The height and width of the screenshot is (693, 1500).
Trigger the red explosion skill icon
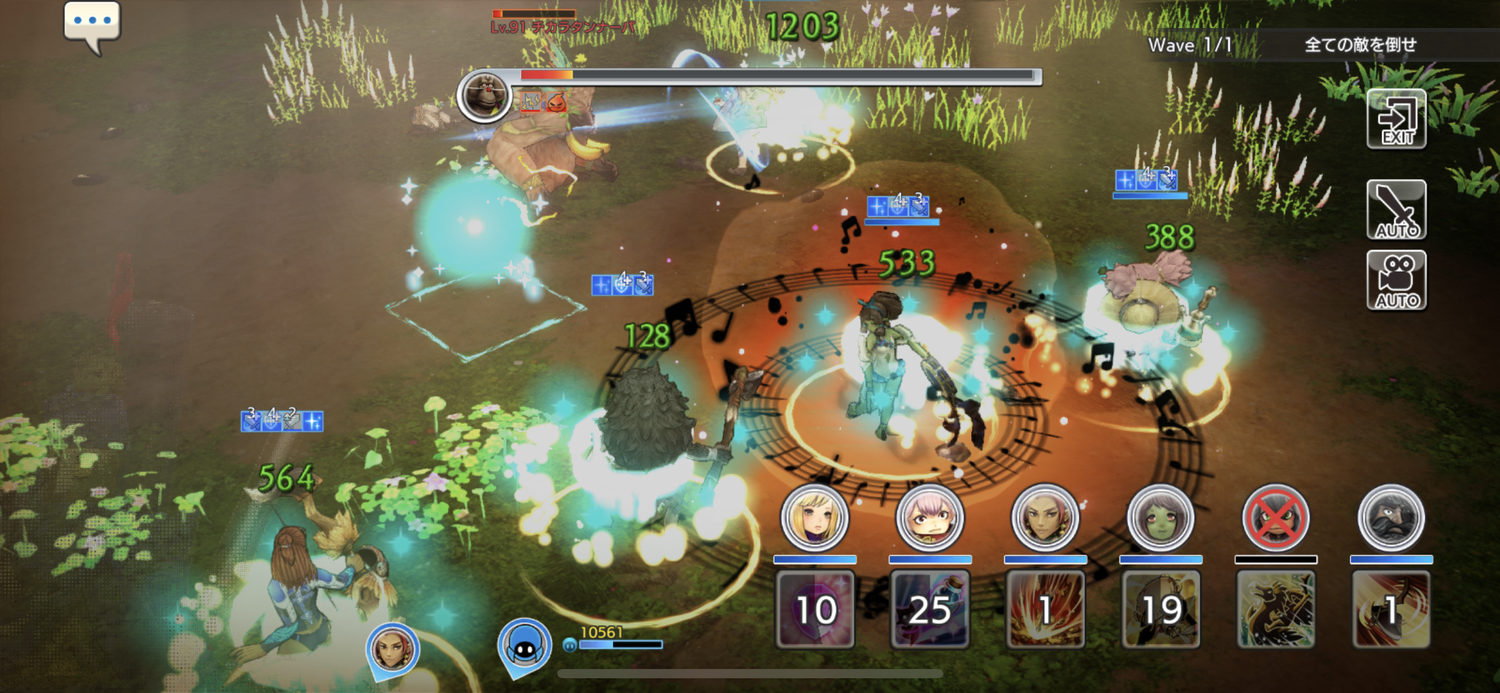point(1045,608)
